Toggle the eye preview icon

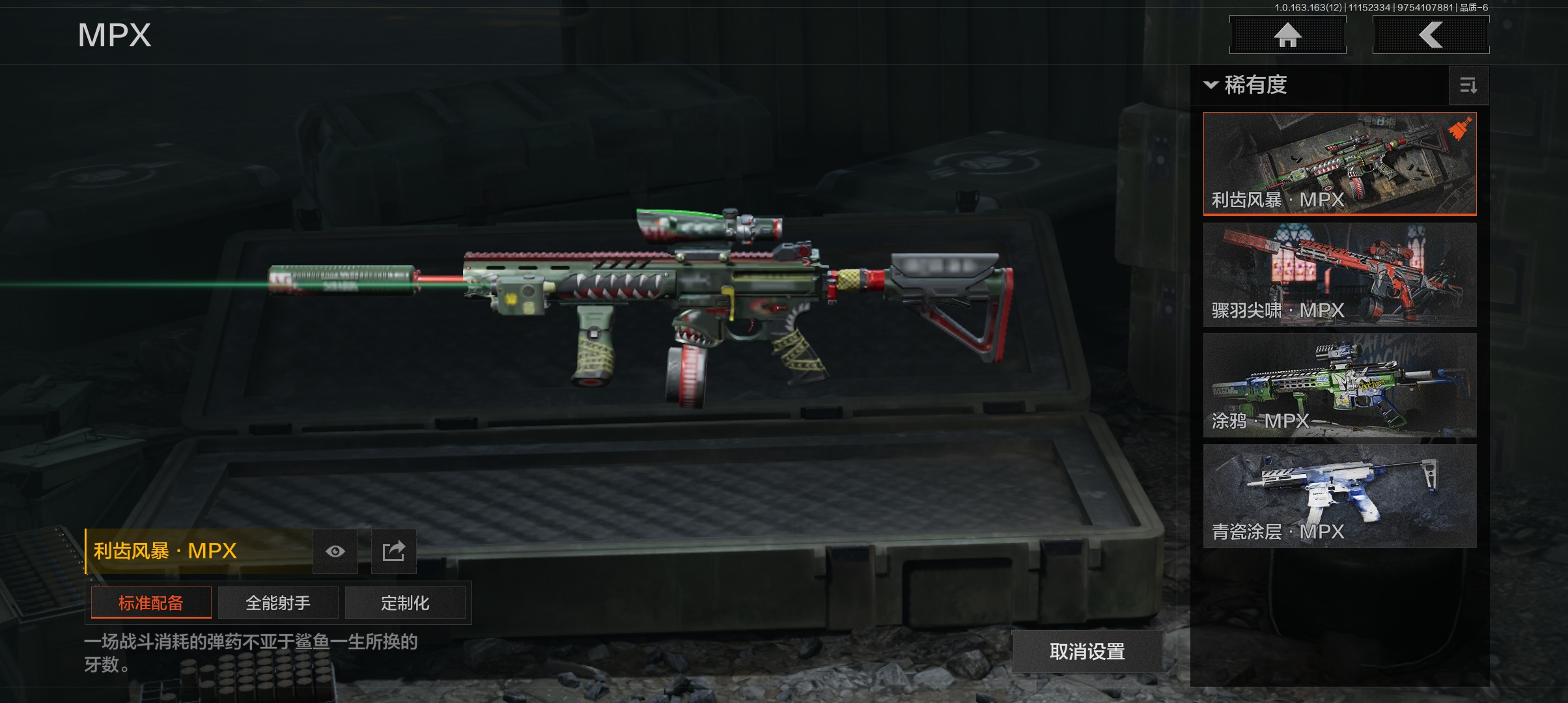[335, 551]
